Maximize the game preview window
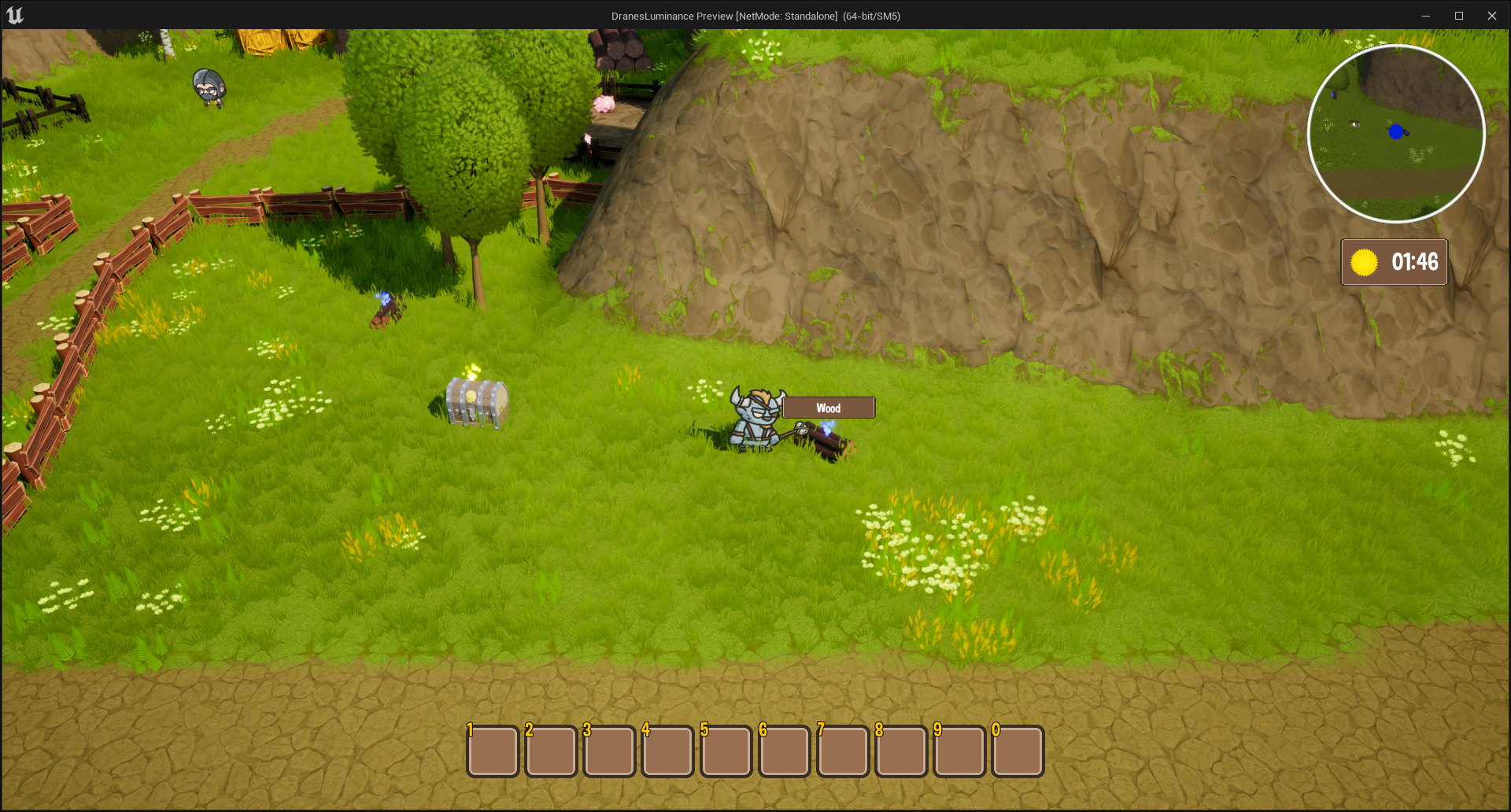The height and width of the screenshot is (812, 1511). (x=1458, y=16)
